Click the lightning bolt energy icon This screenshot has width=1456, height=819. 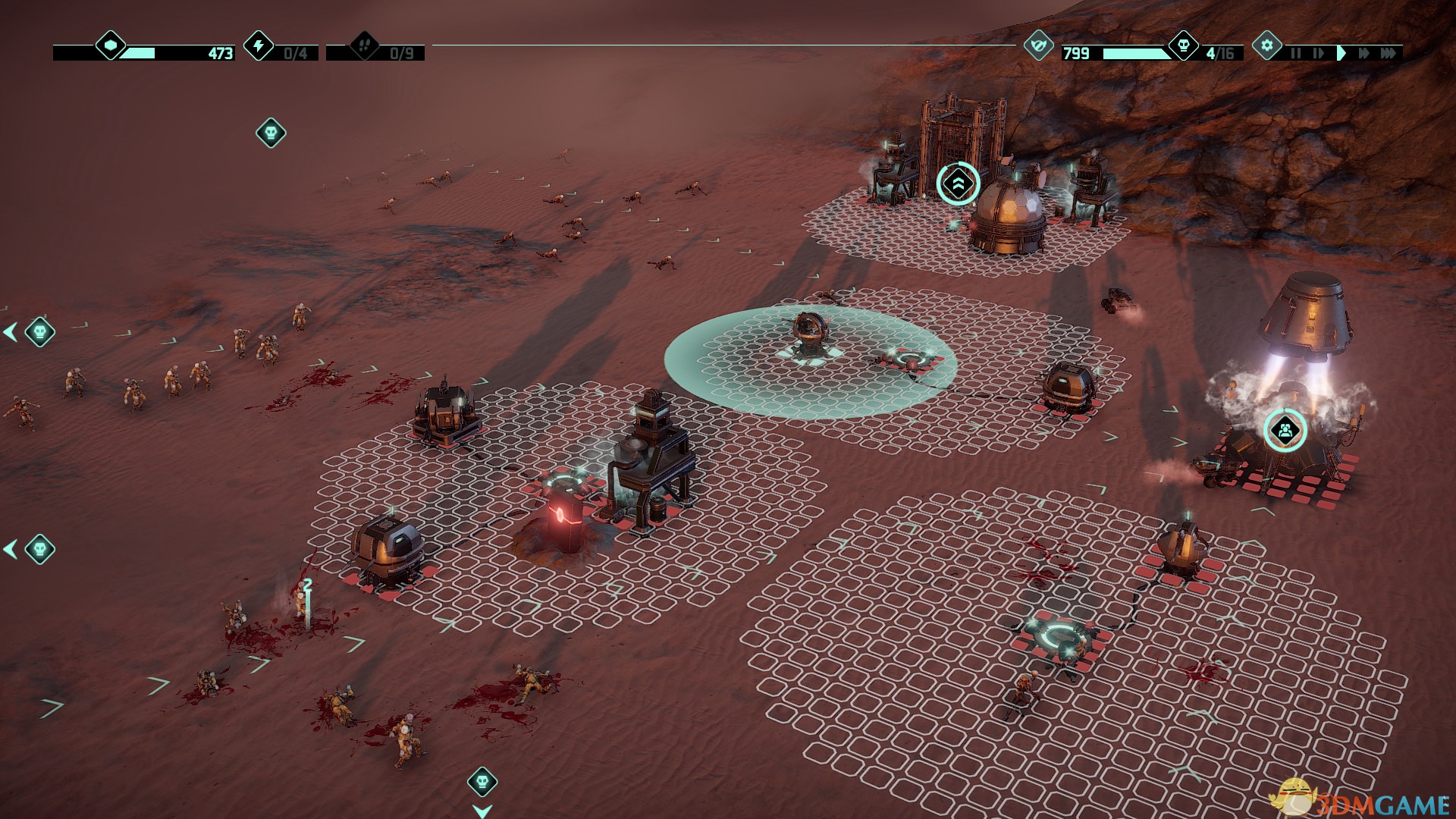coord(259,45)
